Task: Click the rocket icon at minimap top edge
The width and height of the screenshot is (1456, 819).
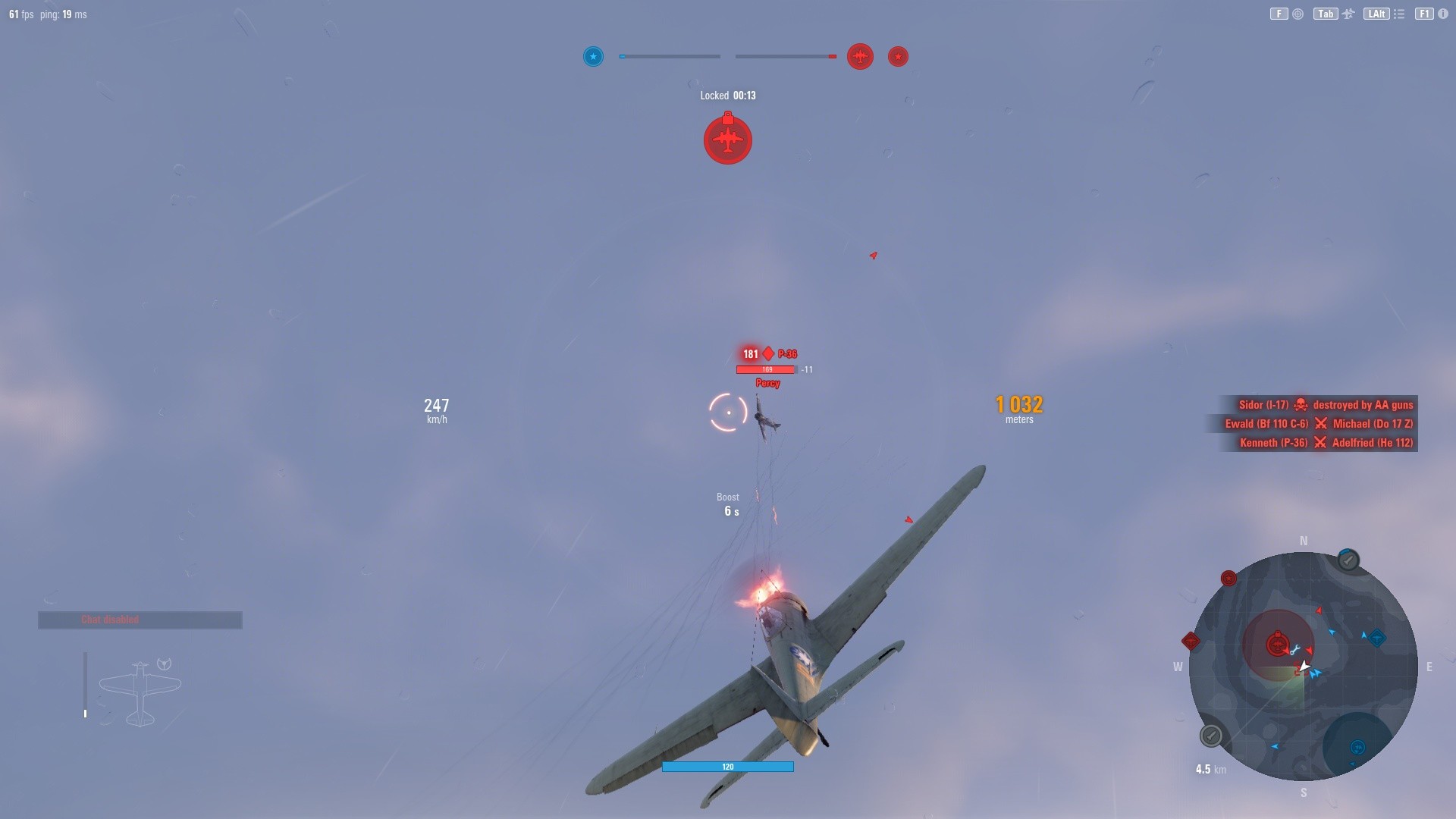Action: click(1348, 560)
